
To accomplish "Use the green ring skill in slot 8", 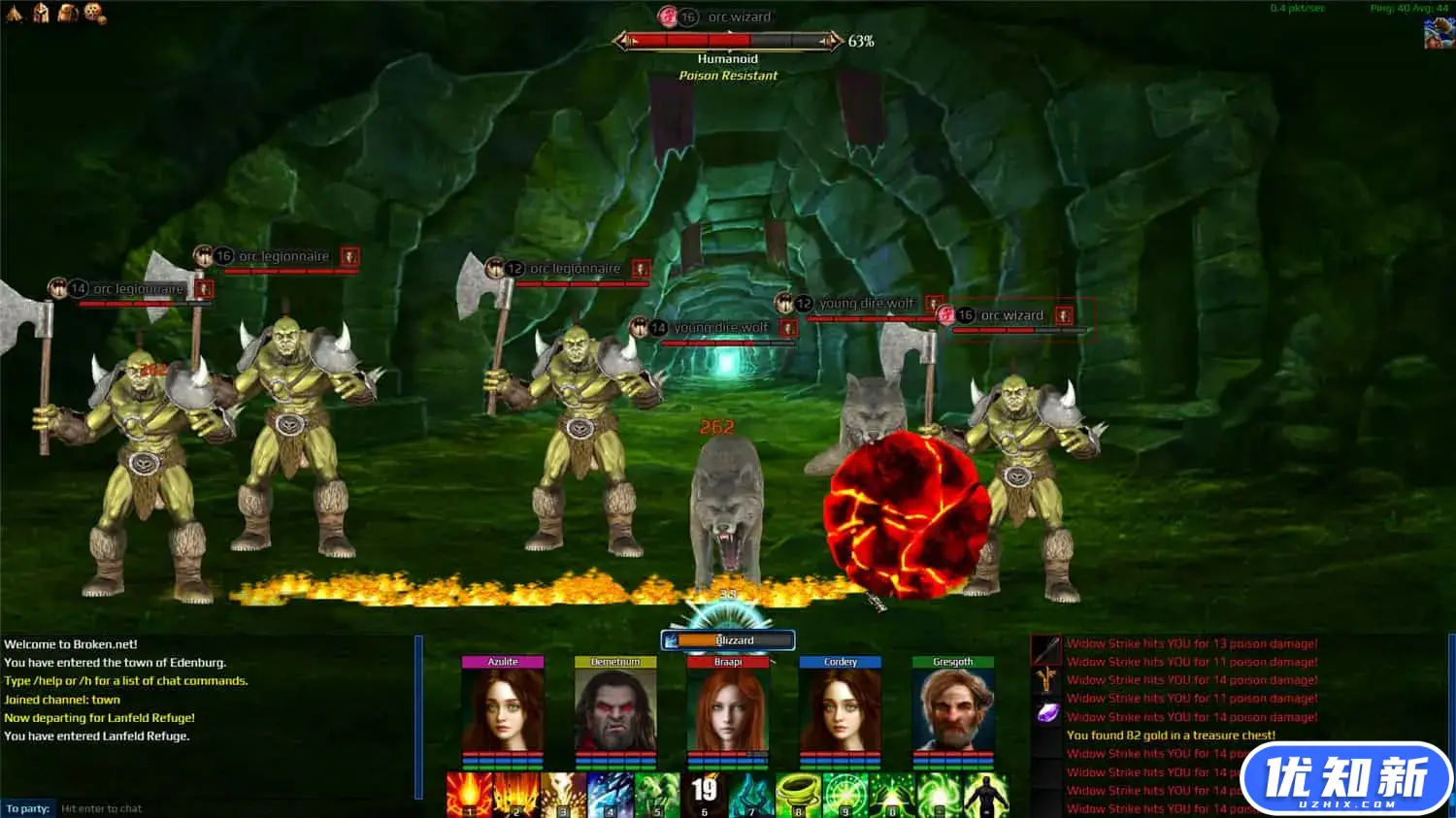I will click(798, 795).
